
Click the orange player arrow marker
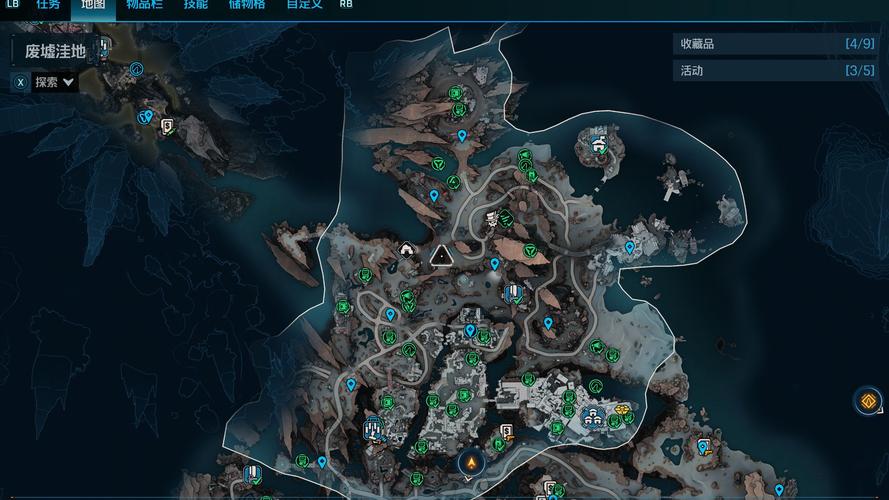pyautogui.click(x=469, y=463)
